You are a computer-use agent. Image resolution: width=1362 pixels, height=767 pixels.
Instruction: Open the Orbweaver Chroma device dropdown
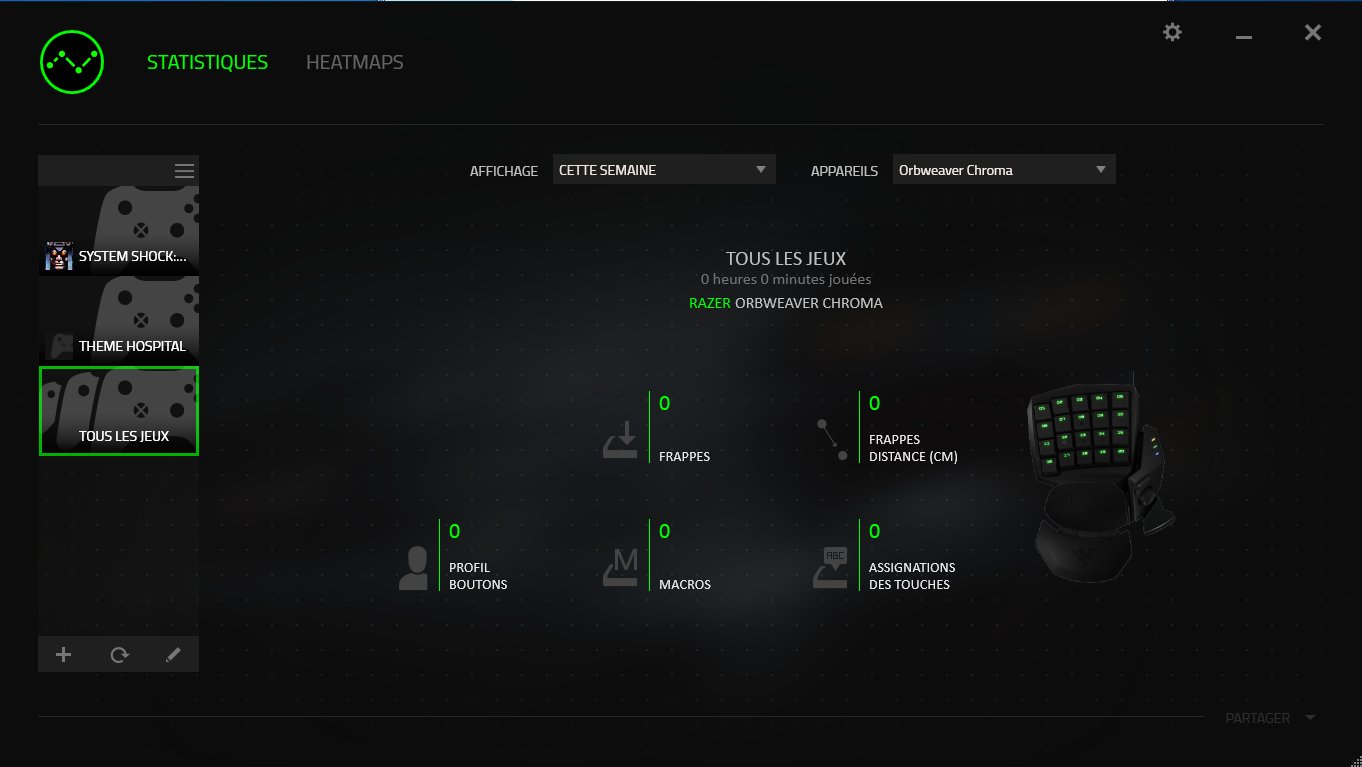tap(1003, 169)
